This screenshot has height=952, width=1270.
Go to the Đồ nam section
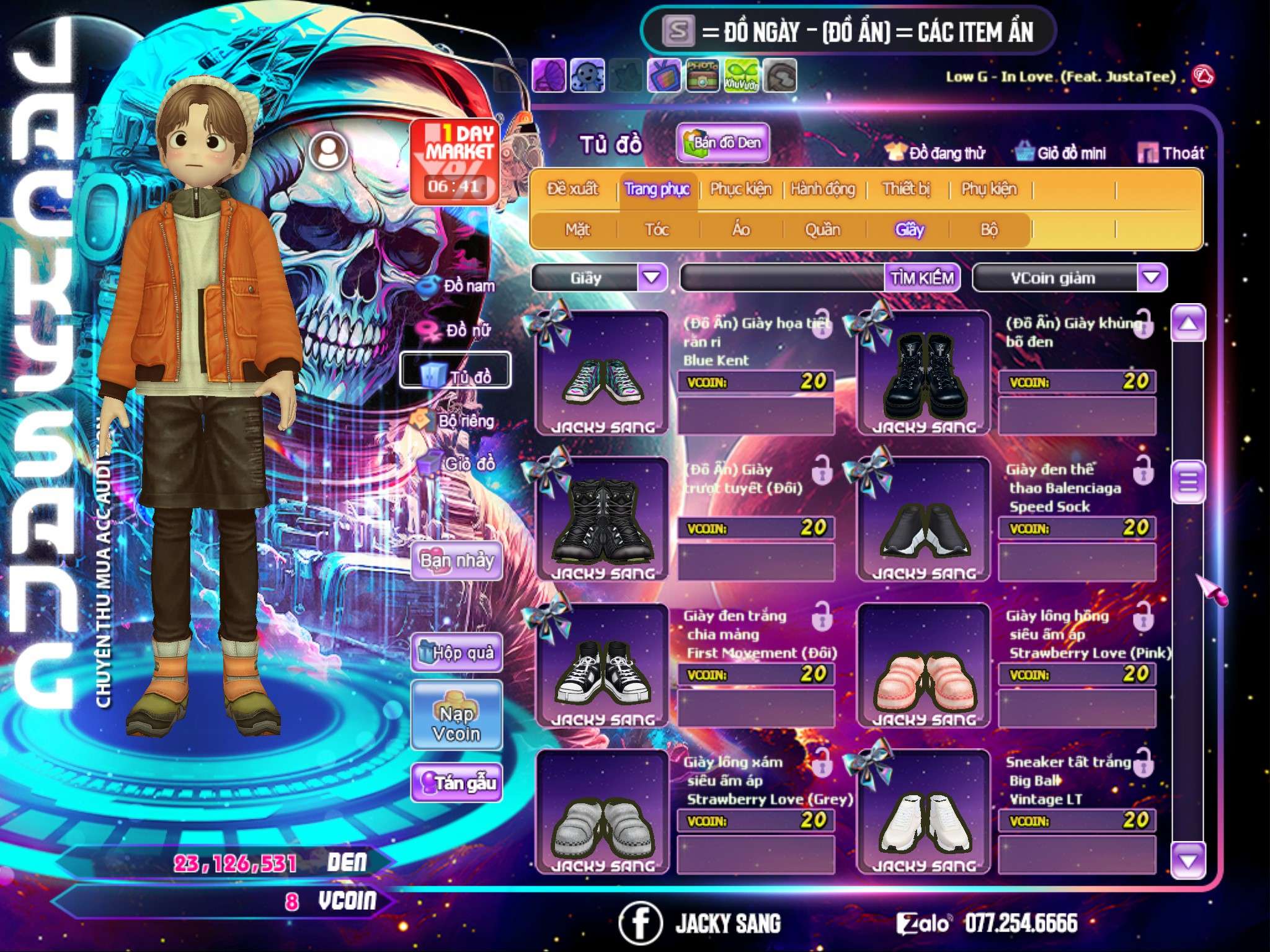point(458,286)
